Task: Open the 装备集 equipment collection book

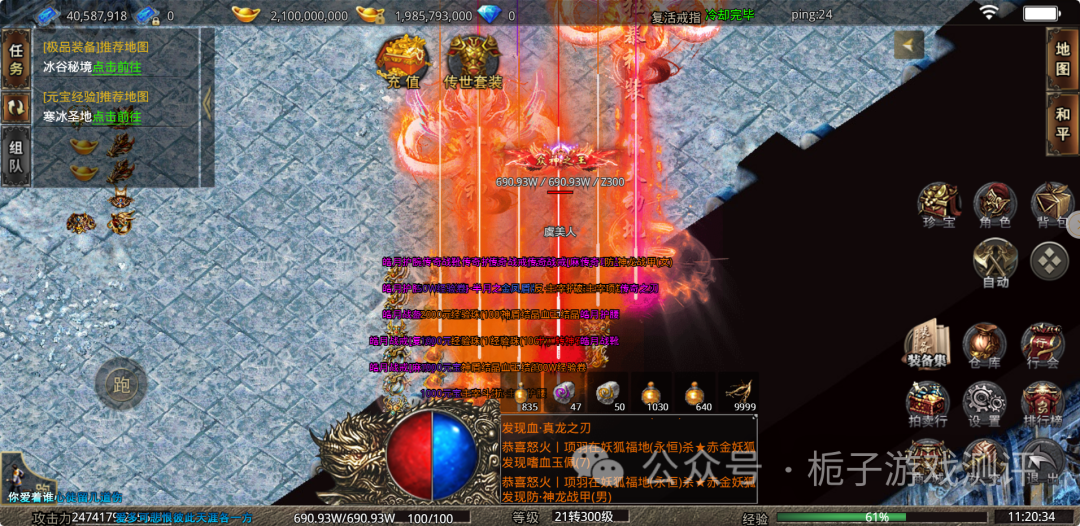Action: pos(927,346)
